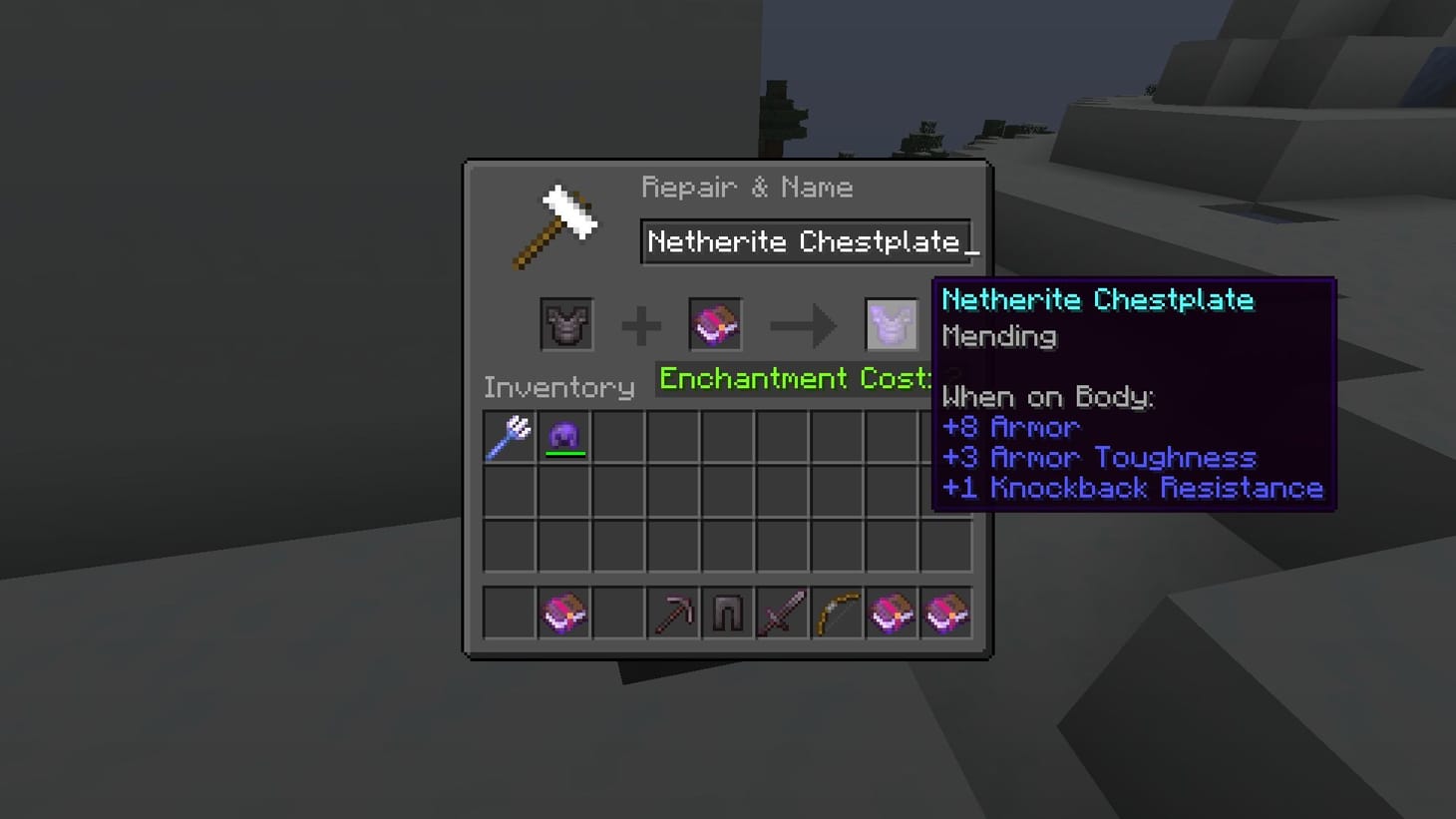
Task: Click the green Enchantment Cost label
Action: 793,379
